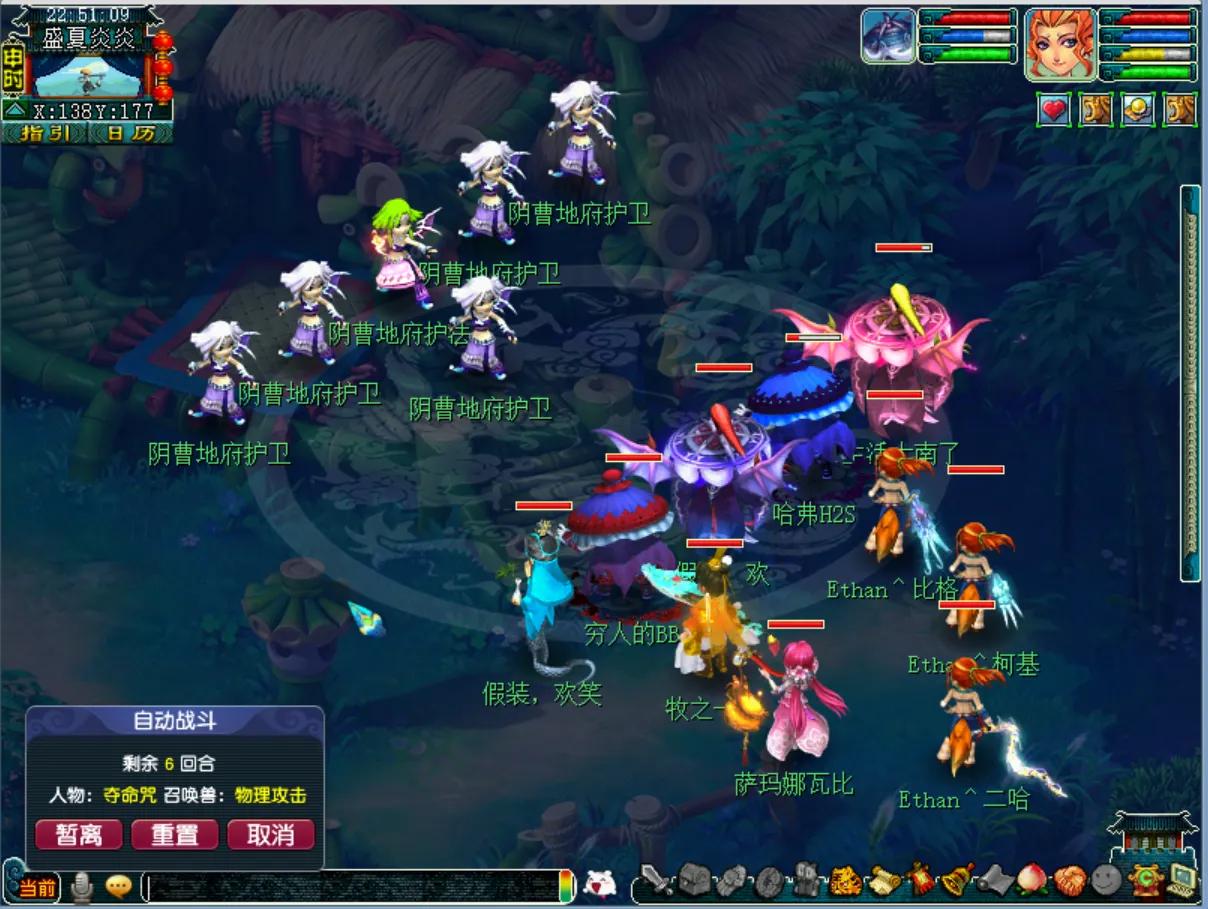Viewport: 1208px width, 909px height.
Task: Select the red-haired character portrait
Action: coord(1060,43)
